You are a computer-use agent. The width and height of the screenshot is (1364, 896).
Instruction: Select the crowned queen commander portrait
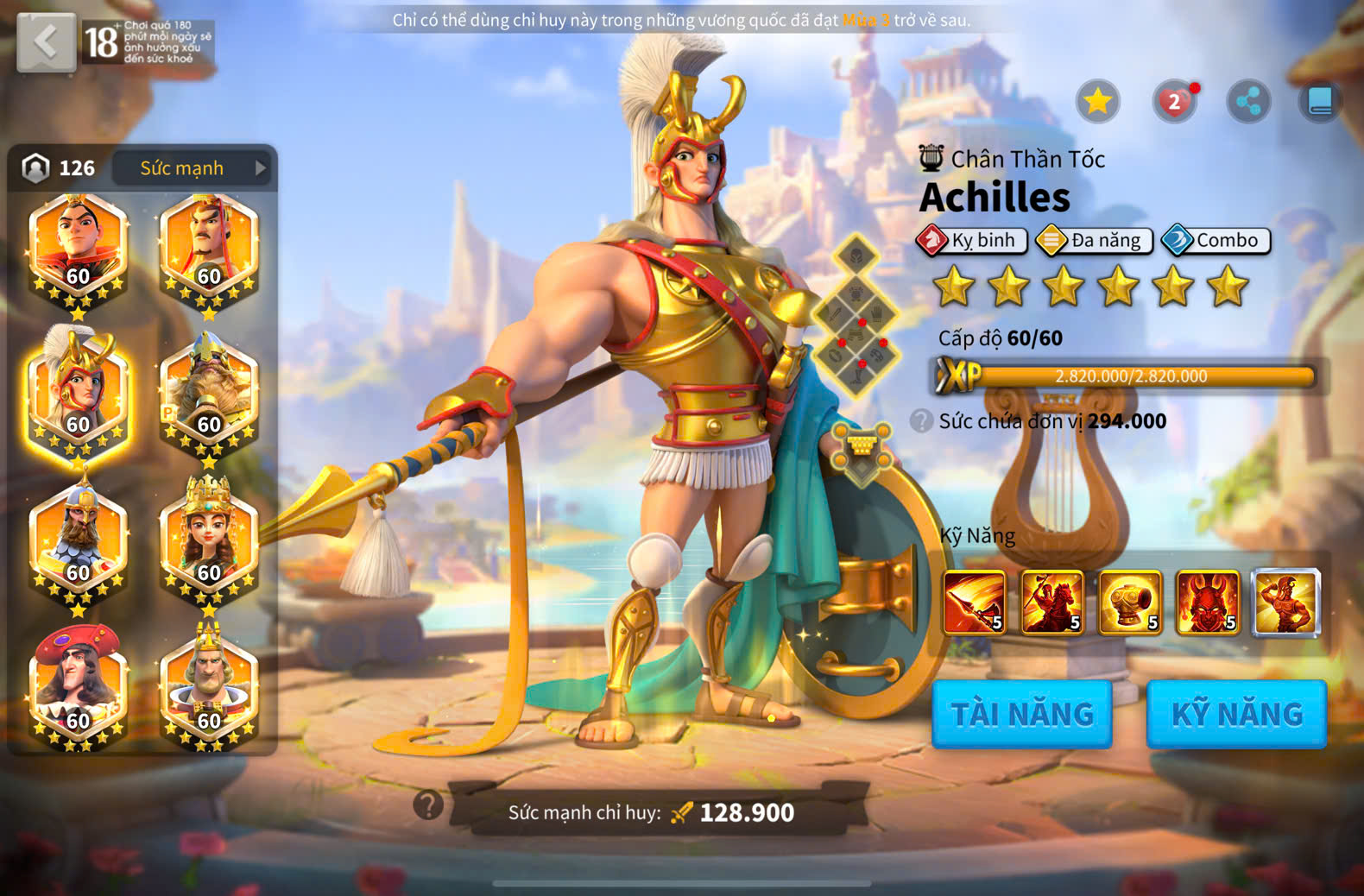(x=208, y=539)
